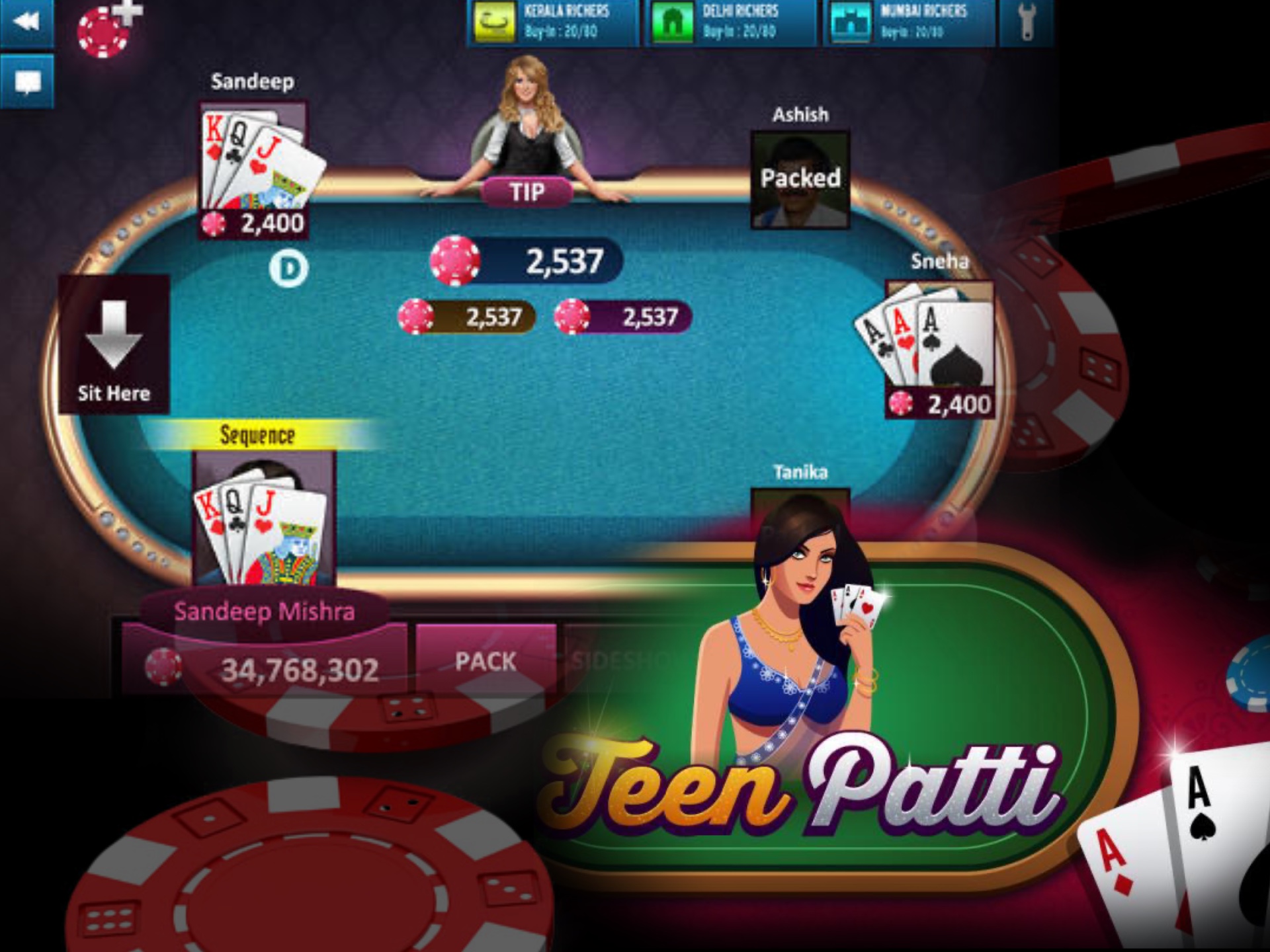Open Sandeep Mishra's profile banner
1270x952 pixels.
[x=265, y=612]
